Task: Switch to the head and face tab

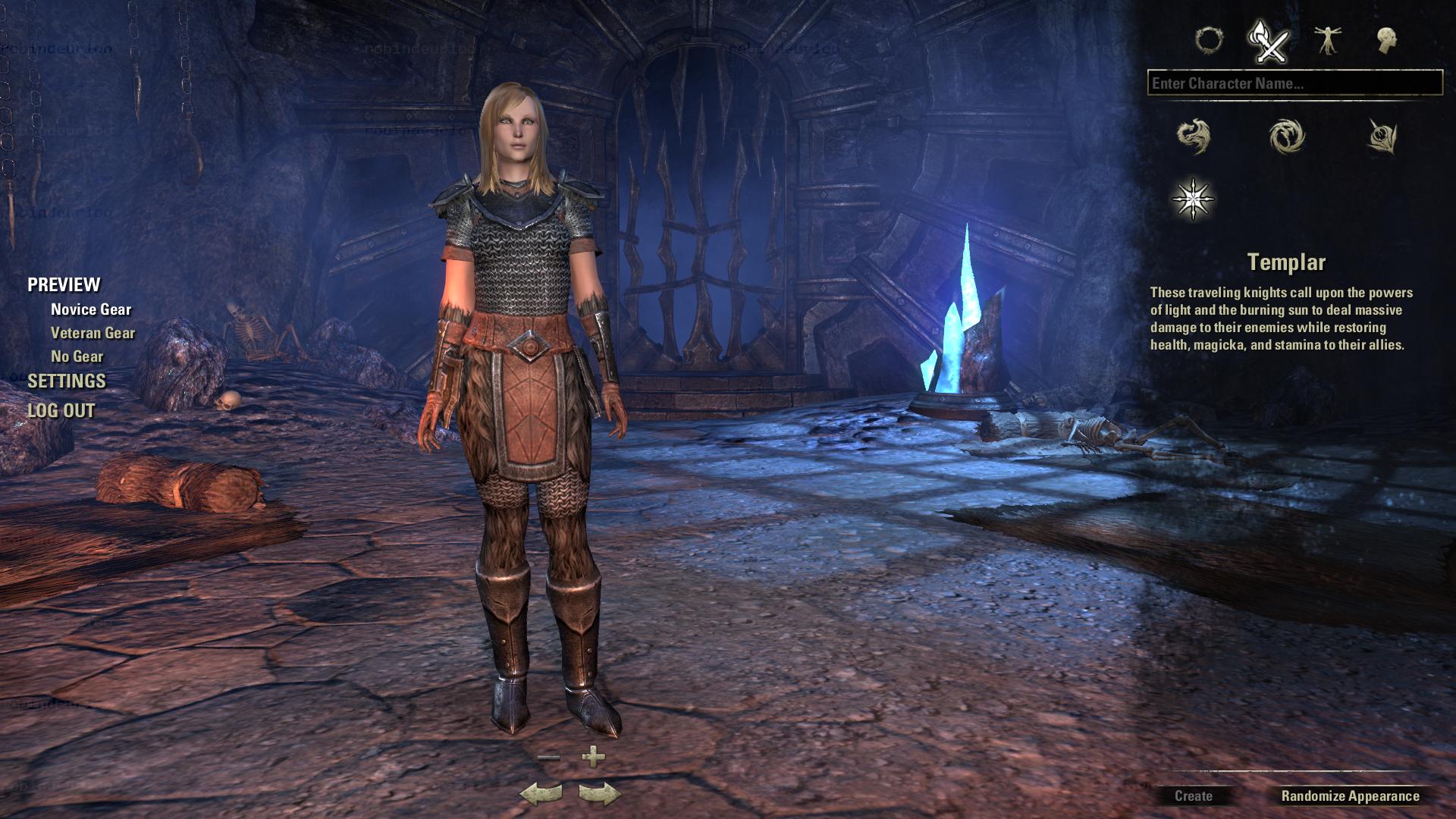Action: coord(1387,40)
